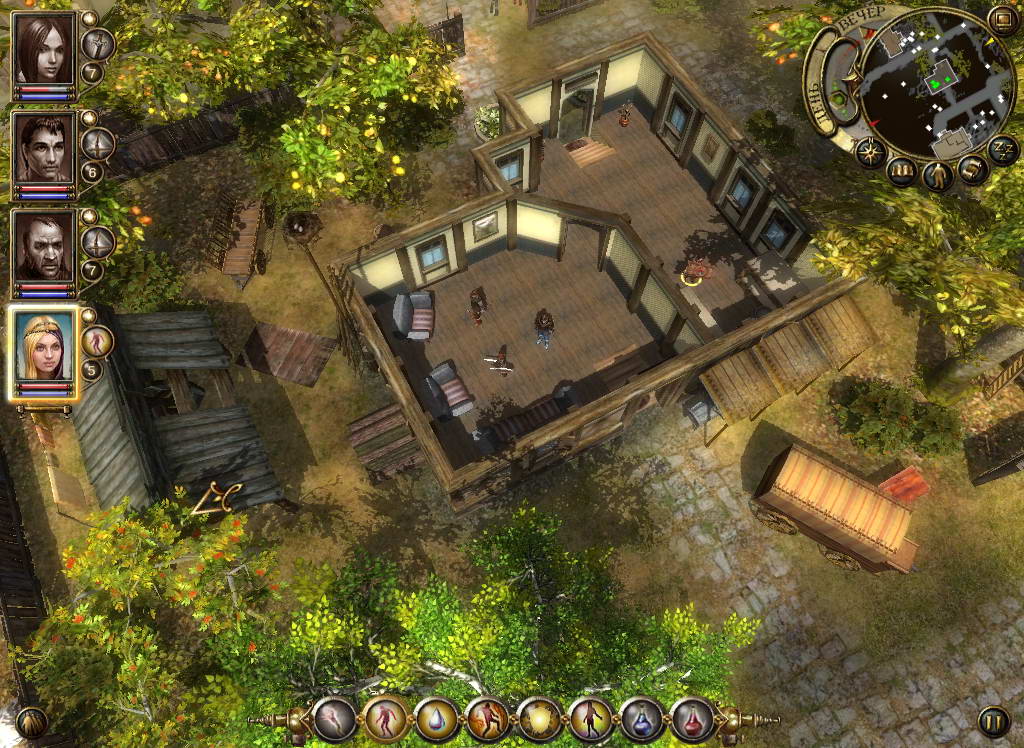Click the Zzz rest button
The height and width of the screenshot is (748, 1024).
click(1002, 148)
